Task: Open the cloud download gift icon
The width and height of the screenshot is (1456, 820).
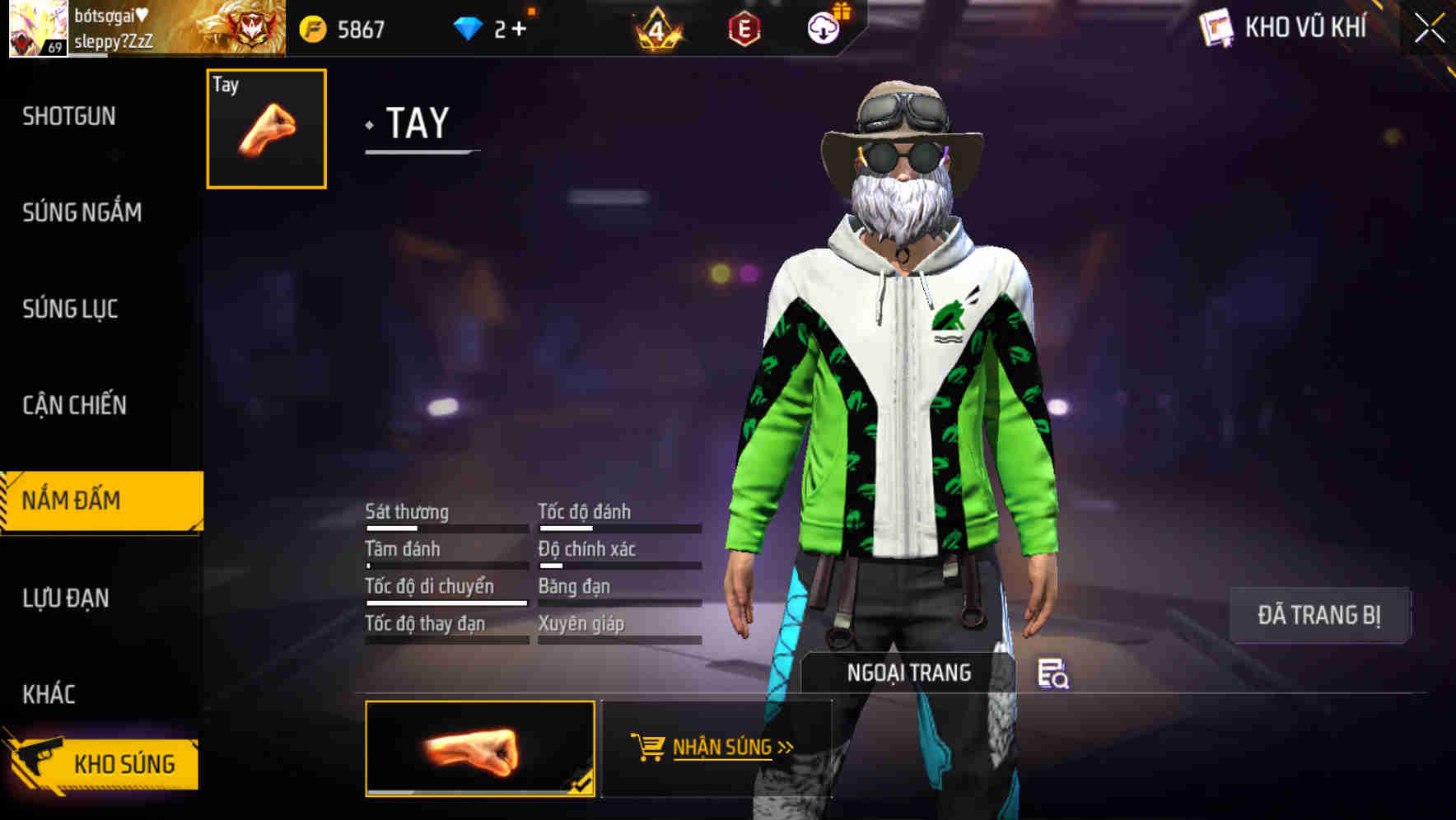Action: point(824,27)
